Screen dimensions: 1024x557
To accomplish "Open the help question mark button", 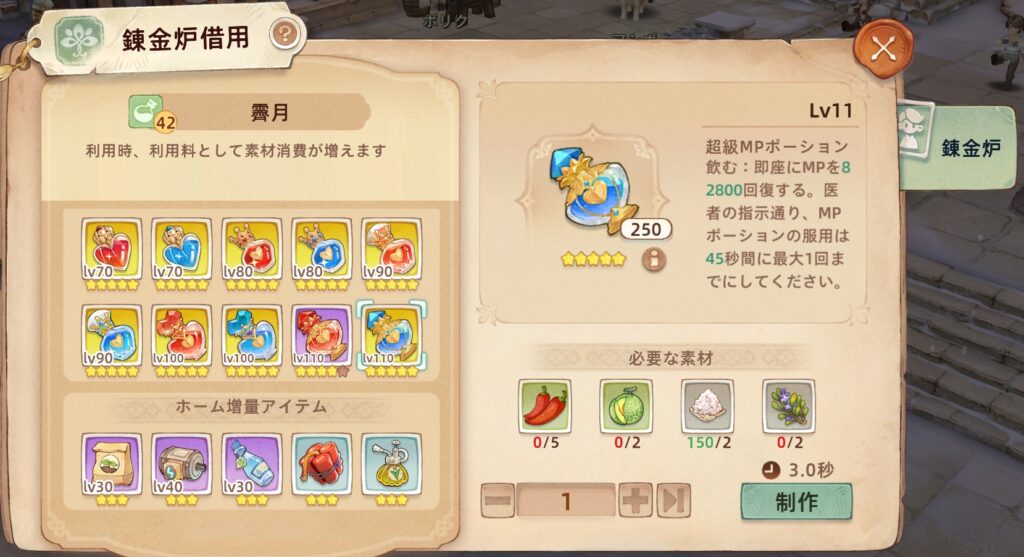I will coord(286,36).
